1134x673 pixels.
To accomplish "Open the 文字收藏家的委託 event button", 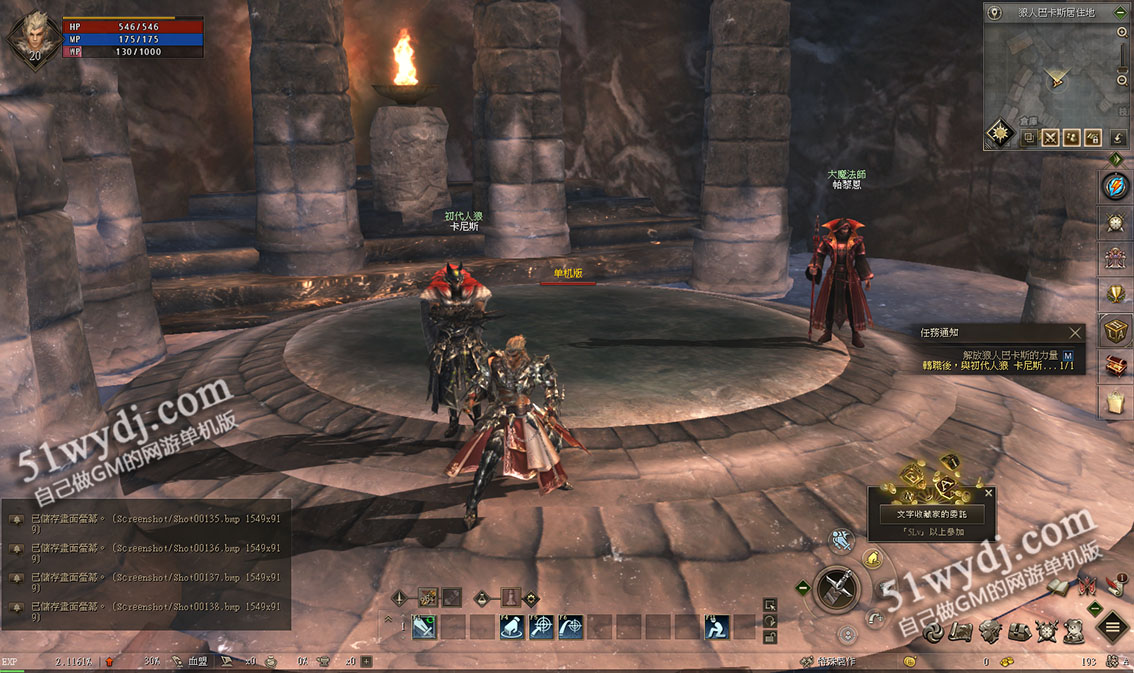I will [x=931, y=514].
